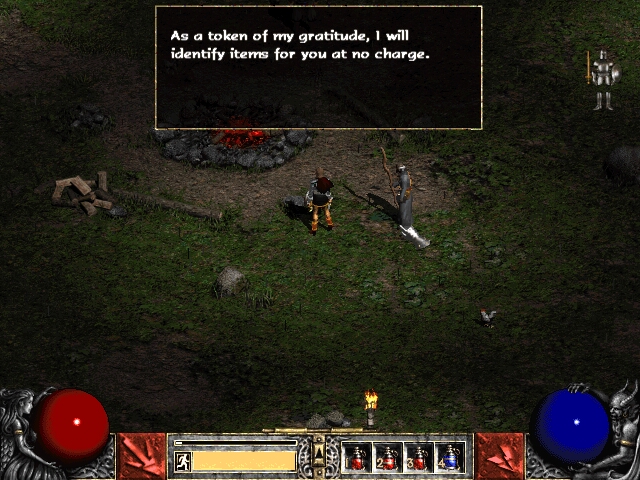The width and height of the screenshot is (640, 480).
Task: Use the red healing potion in belt slot 1
Action: 357,458
